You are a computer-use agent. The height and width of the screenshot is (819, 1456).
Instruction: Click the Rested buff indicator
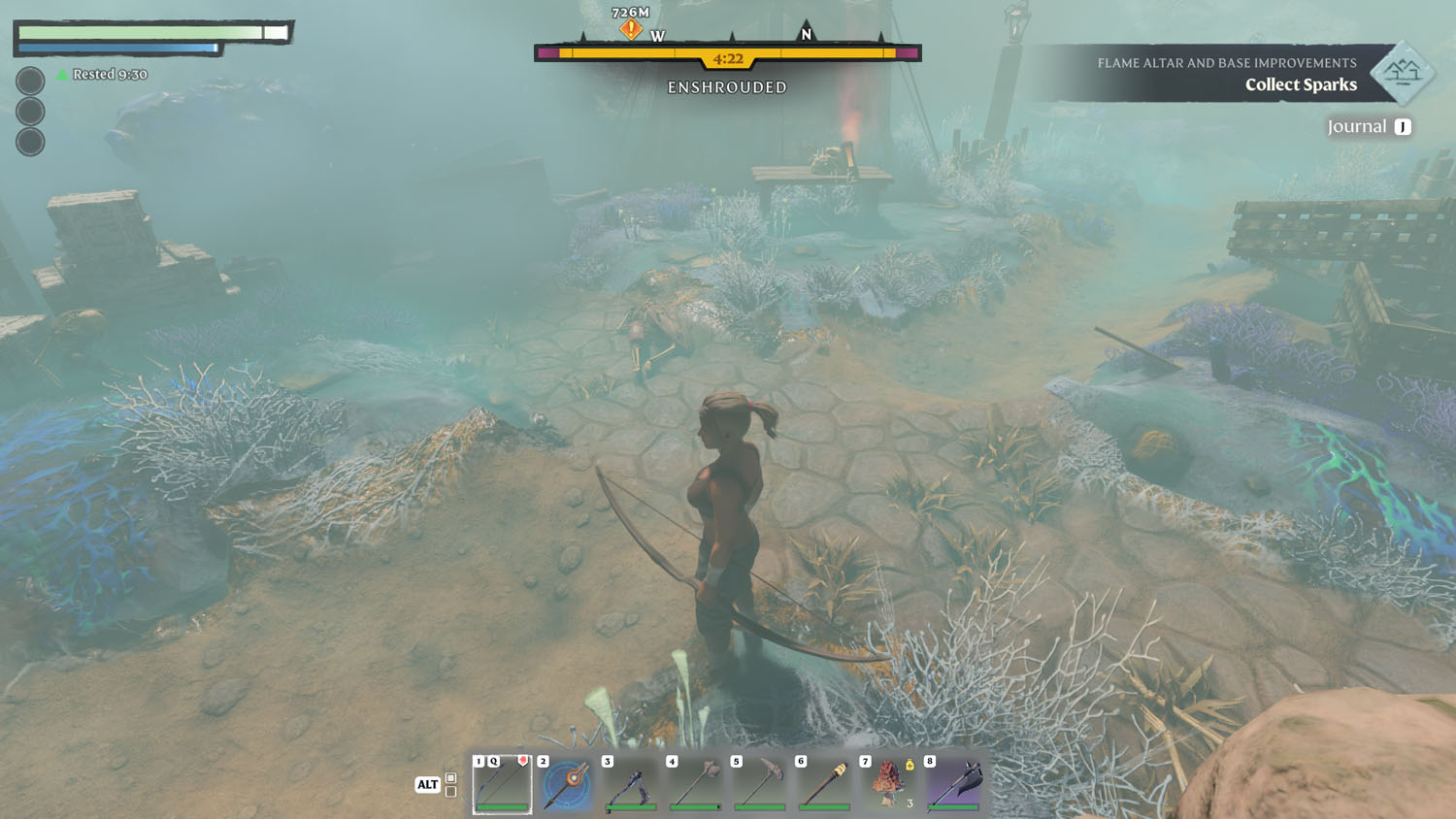tap(102, 75)
